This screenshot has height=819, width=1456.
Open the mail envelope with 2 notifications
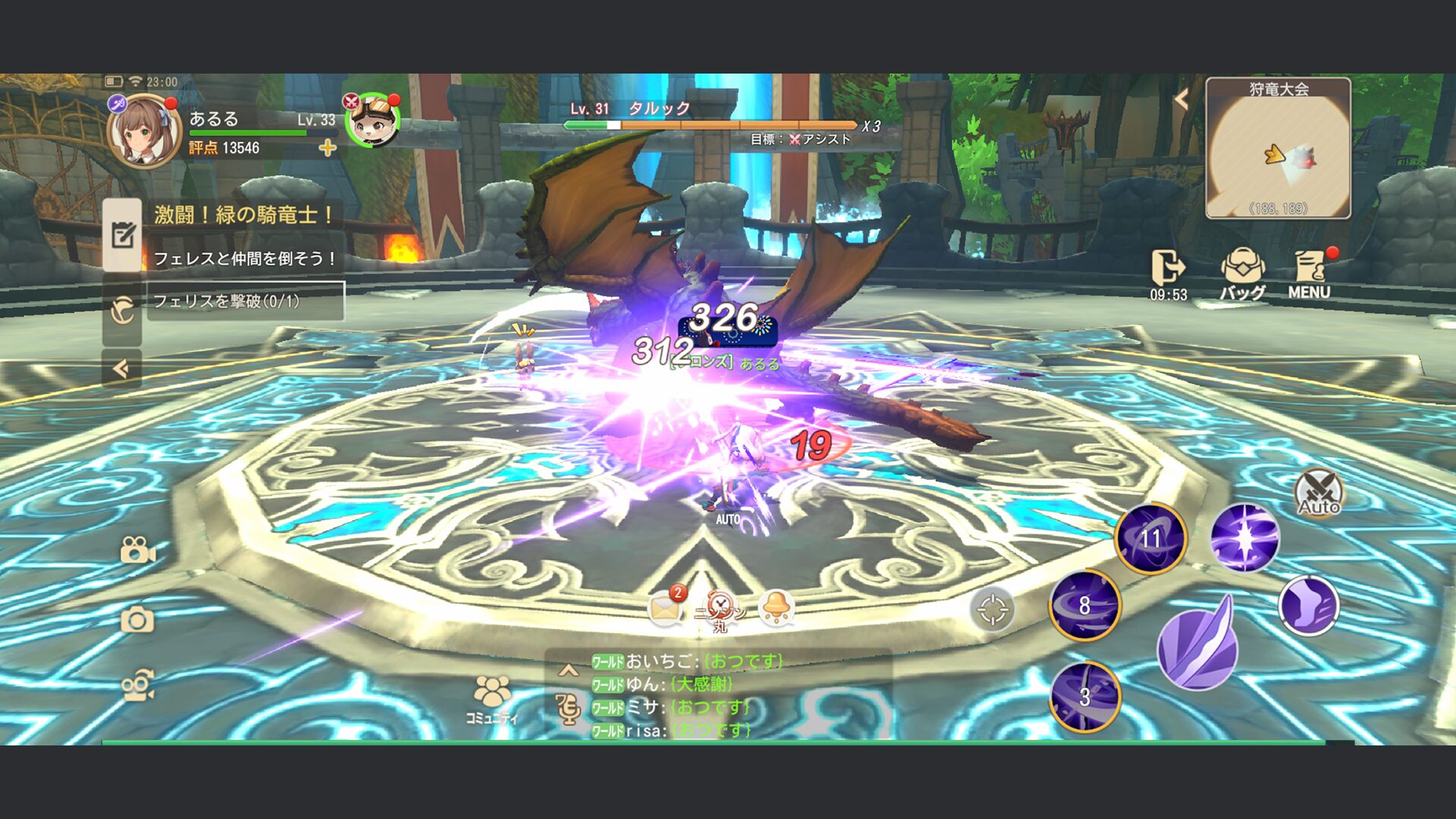tap(664, 608)
